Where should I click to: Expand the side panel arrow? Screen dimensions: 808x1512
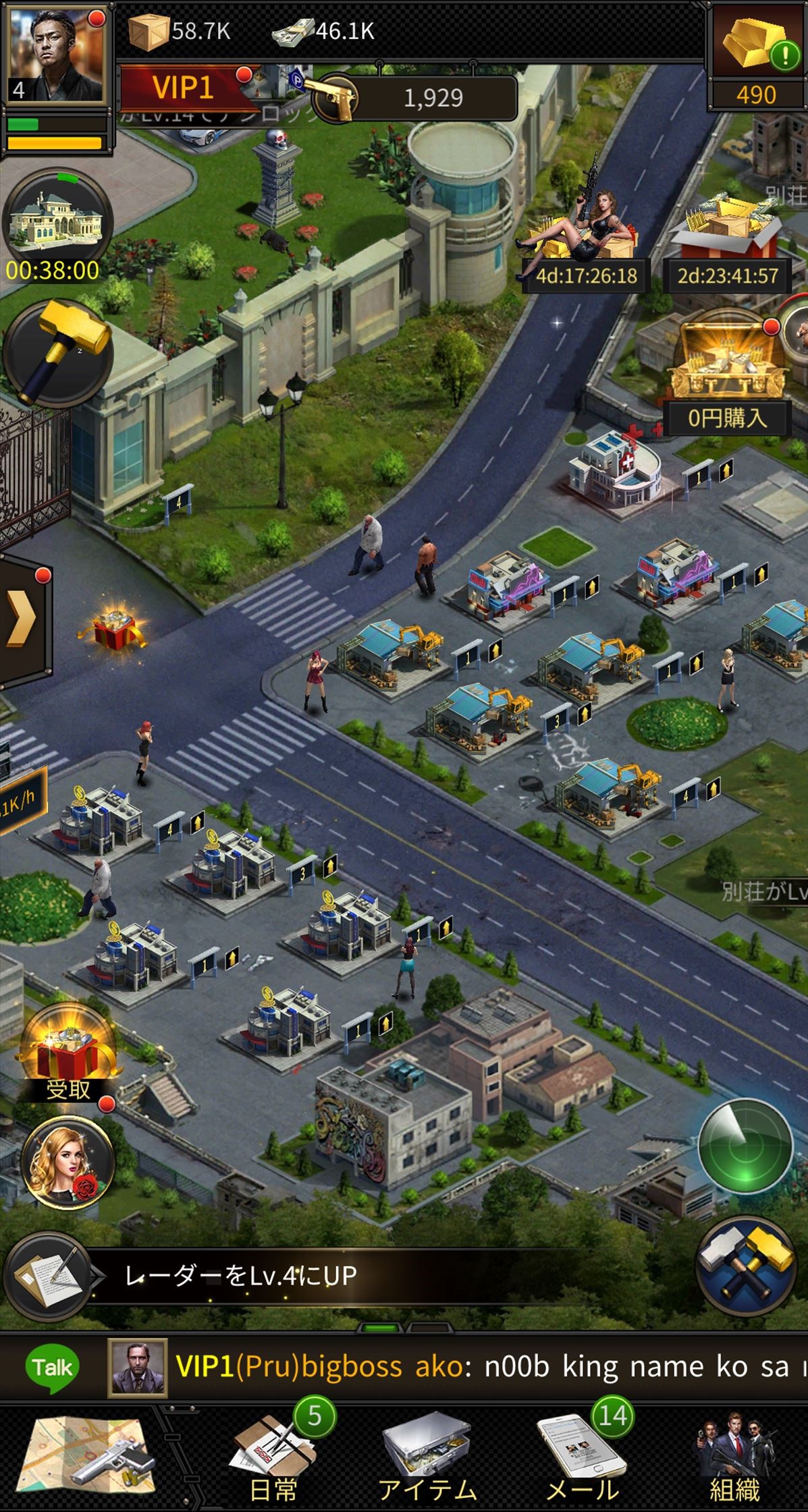[23, 617]
